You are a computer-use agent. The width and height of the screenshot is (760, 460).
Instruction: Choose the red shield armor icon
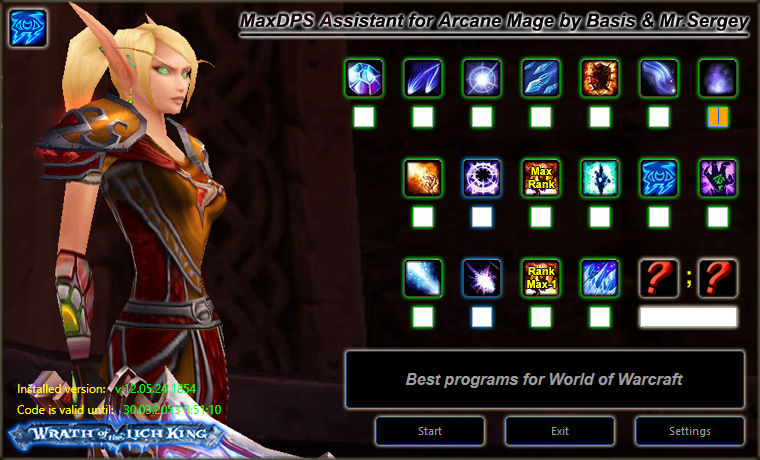coord(600,78)
